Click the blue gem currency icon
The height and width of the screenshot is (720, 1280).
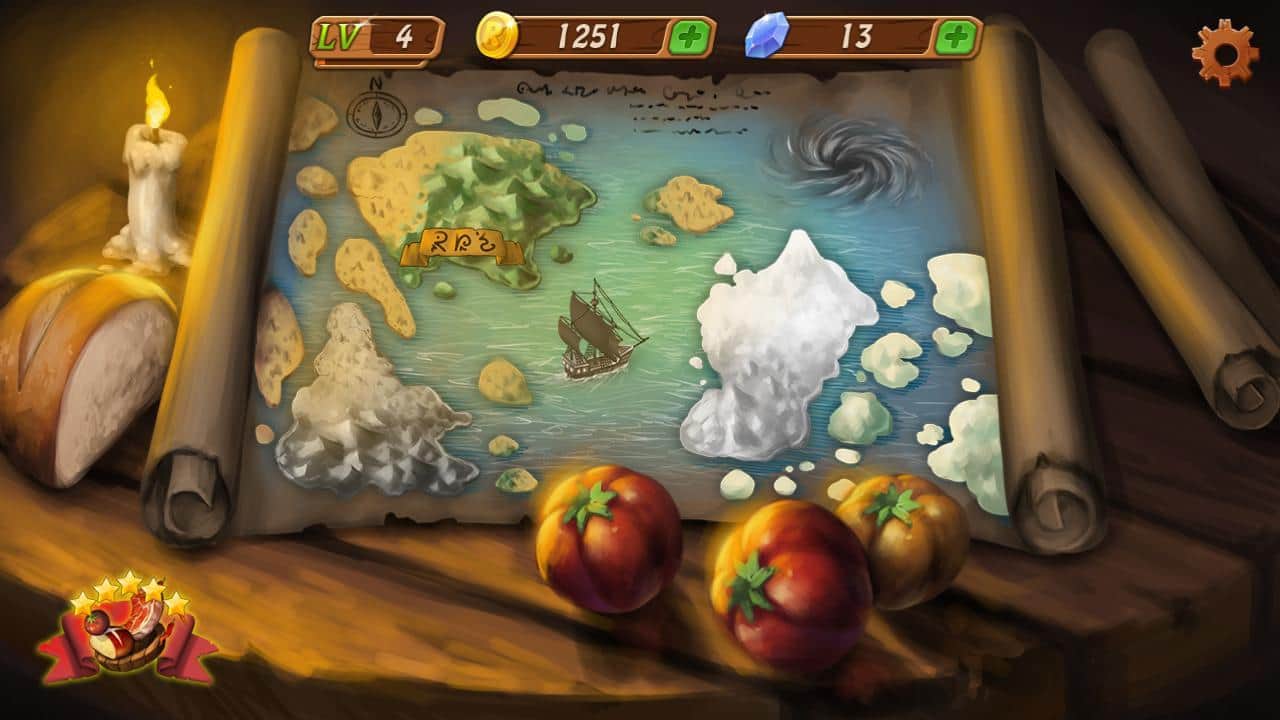[766, 33]
